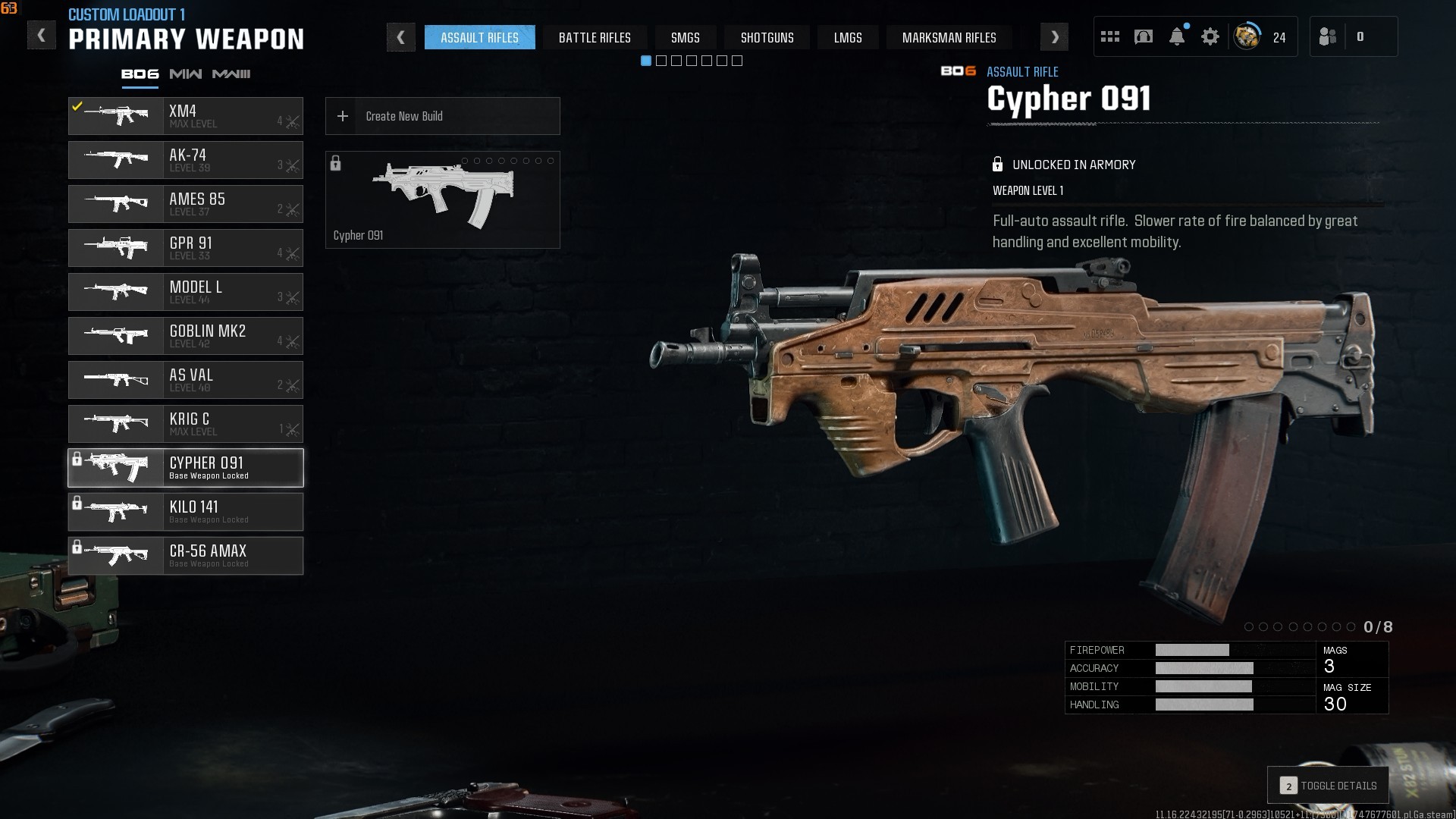The width and height of the screenshot is (1456, 819).
Task: Click the next category arrow
Action: (x=1054, y=37)
